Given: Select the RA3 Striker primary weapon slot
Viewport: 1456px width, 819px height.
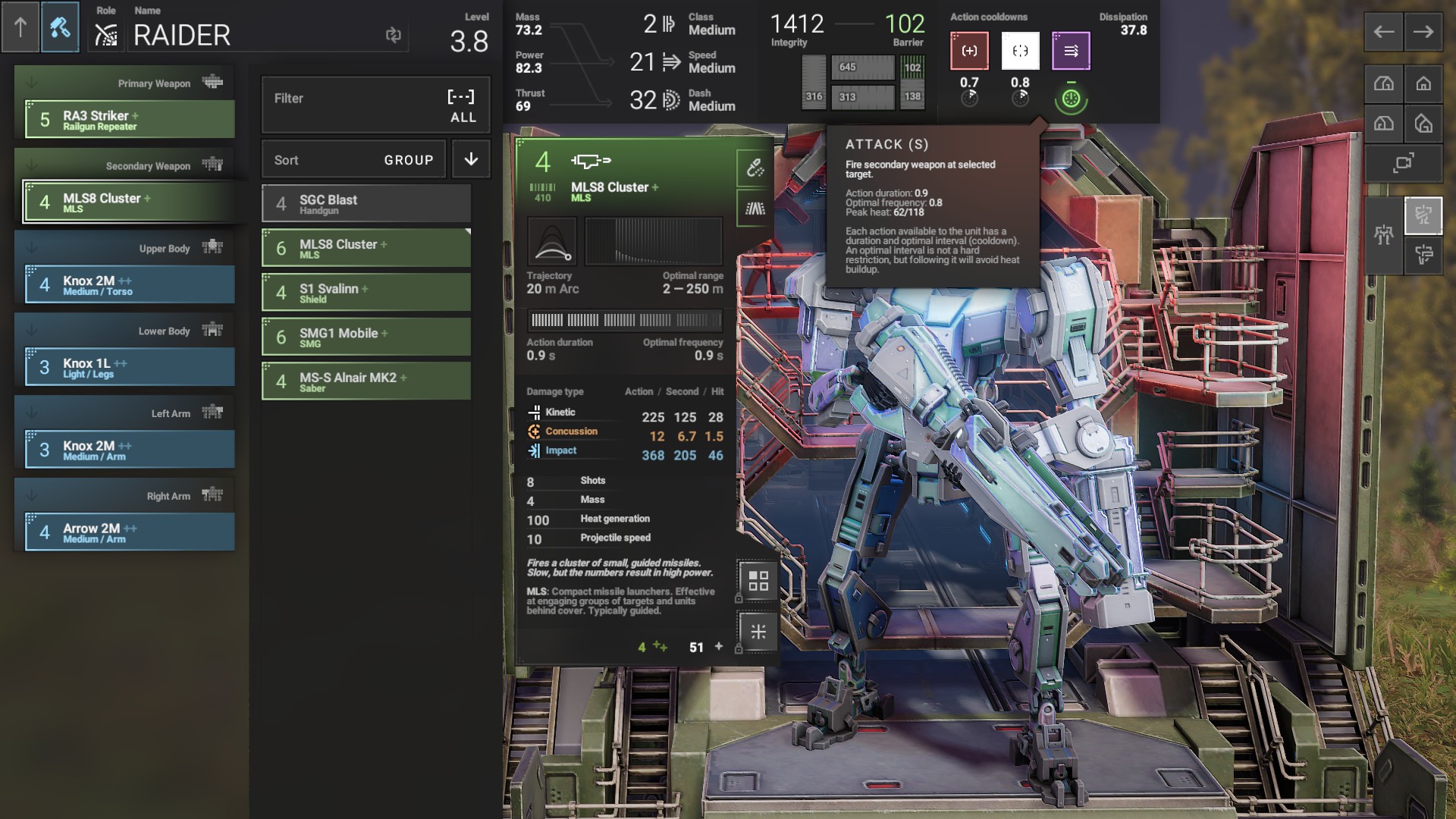Looking at the screenshot, I should click(x=130, y=120).
